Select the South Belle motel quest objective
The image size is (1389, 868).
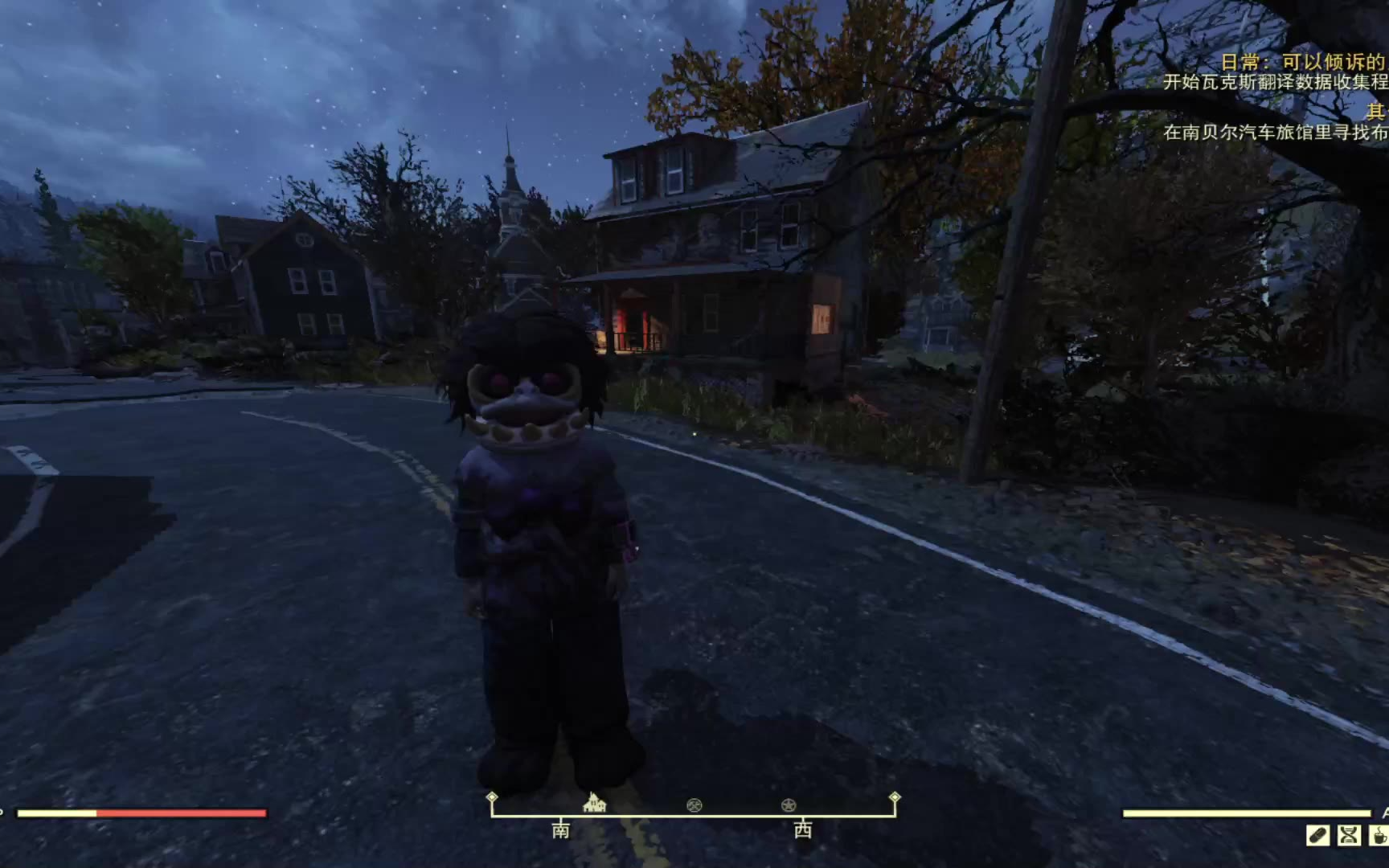point(1276,132)
